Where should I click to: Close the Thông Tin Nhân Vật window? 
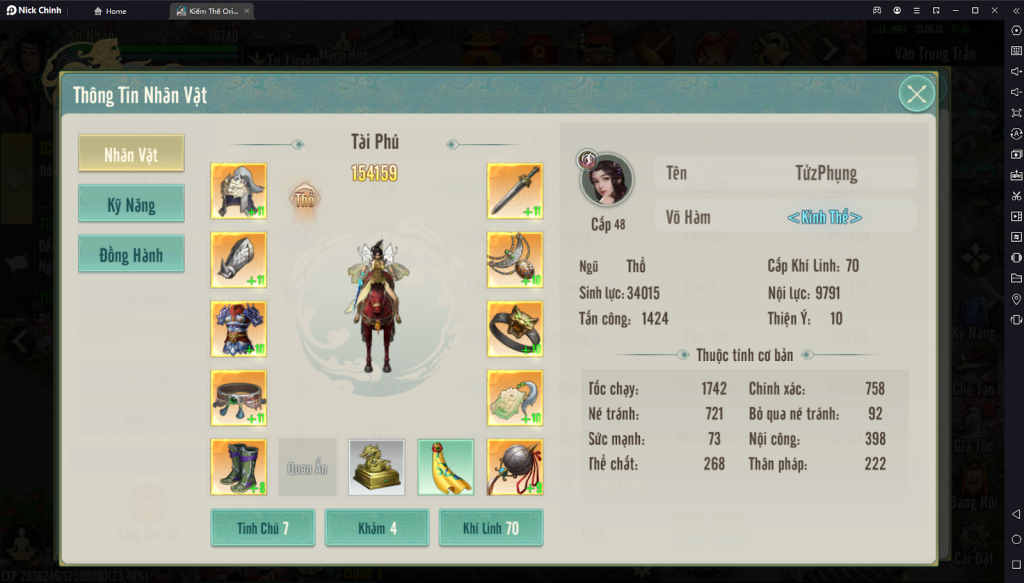(916, 94)
